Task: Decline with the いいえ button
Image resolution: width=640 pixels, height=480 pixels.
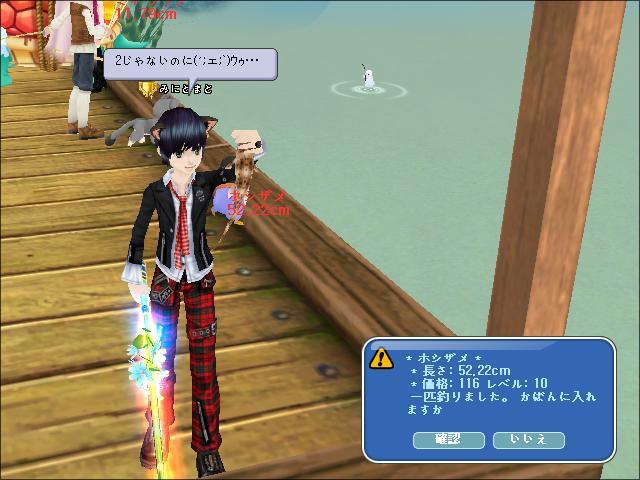Action: [x=528, y=440]
